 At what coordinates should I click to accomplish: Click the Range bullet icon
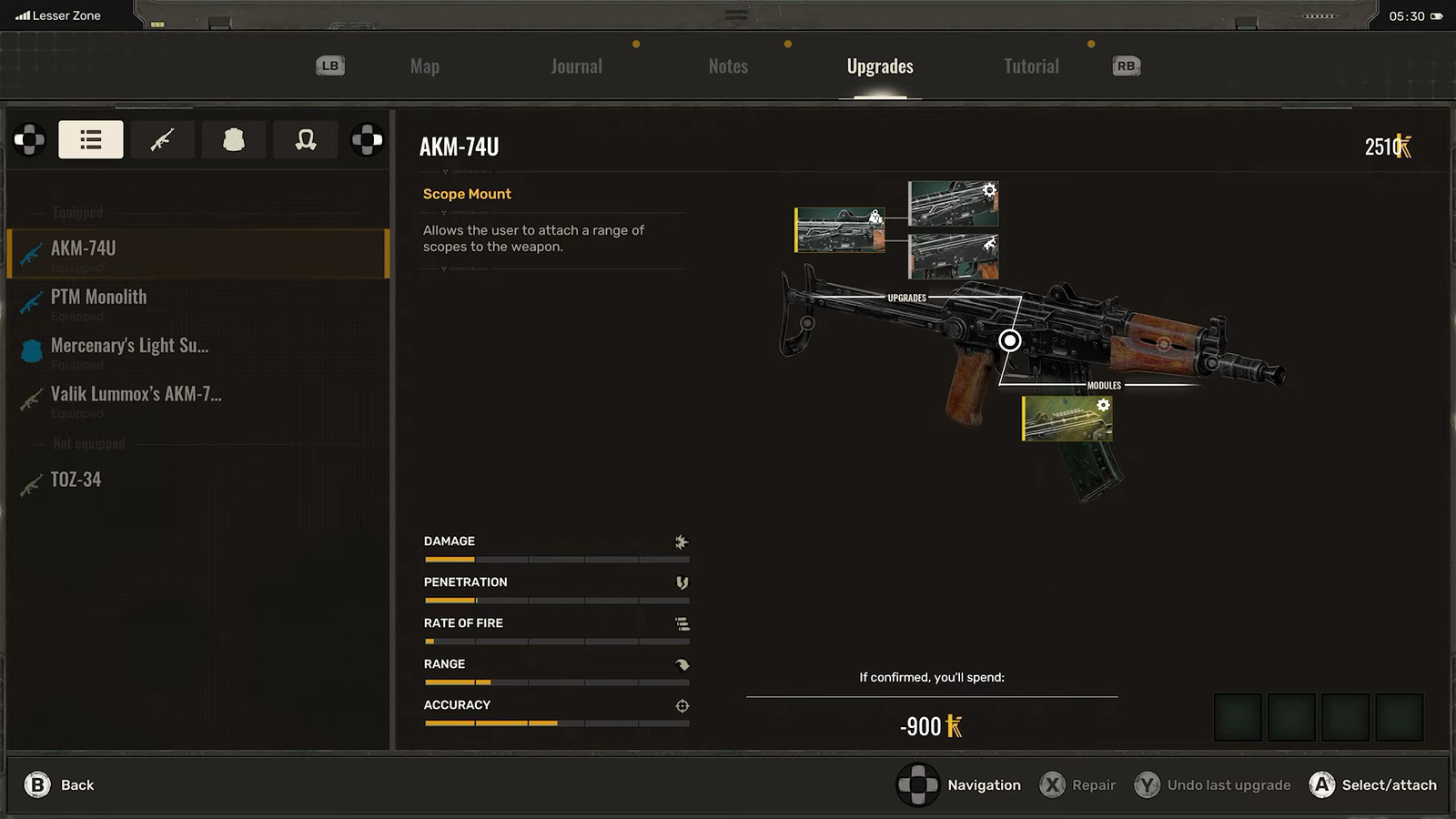click(682, 664)
